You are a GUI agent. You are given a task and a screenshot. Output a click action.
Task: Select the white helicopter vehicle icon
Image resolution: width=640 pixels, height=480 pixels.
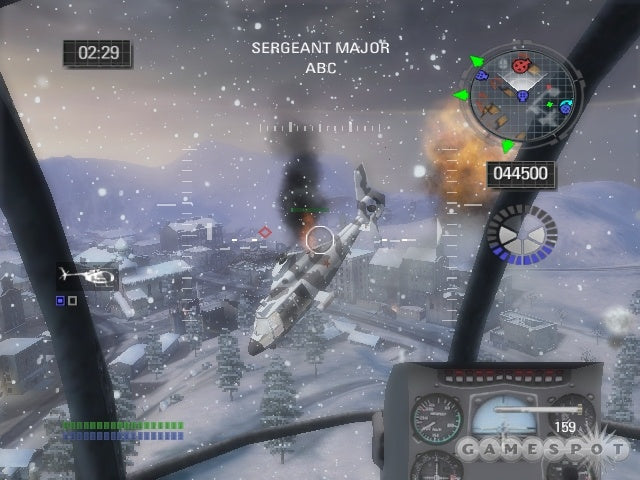[x=87, y=274]
